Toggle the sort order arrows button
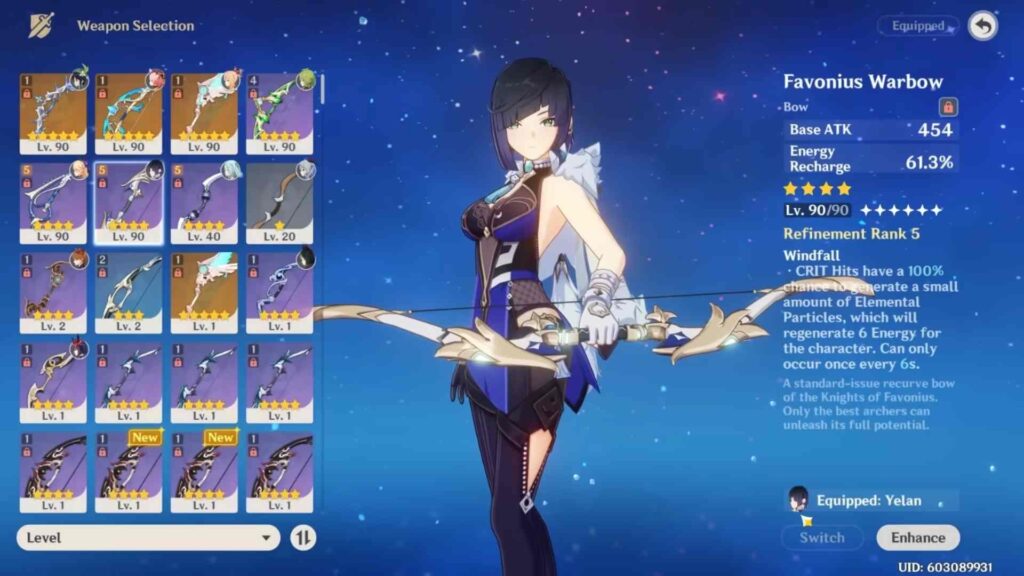This screenshot has height=576, width=1024. (303, 538)
